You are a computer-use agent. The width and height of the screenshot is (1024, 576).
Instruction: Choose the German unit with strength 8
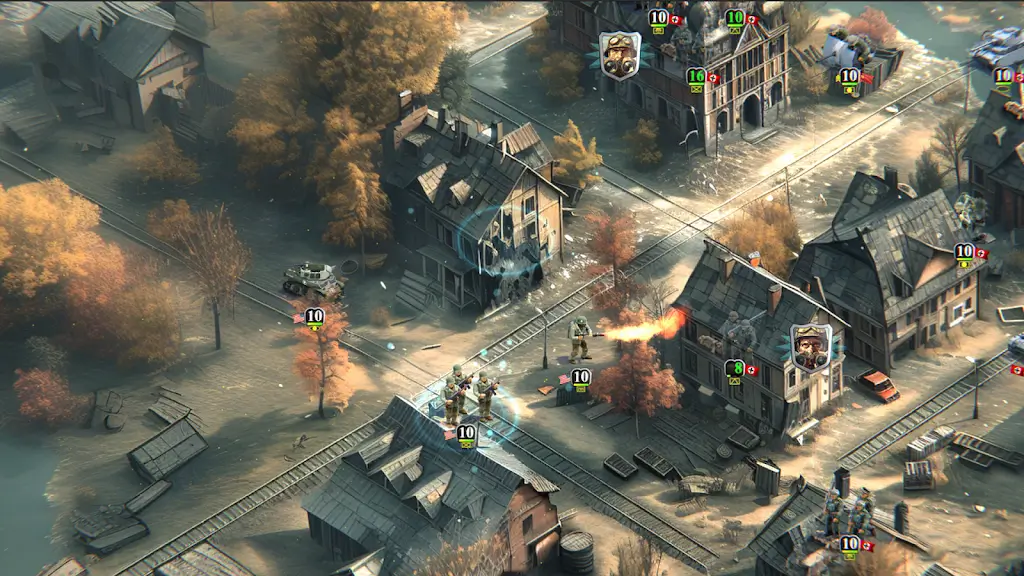coord(736,369)
